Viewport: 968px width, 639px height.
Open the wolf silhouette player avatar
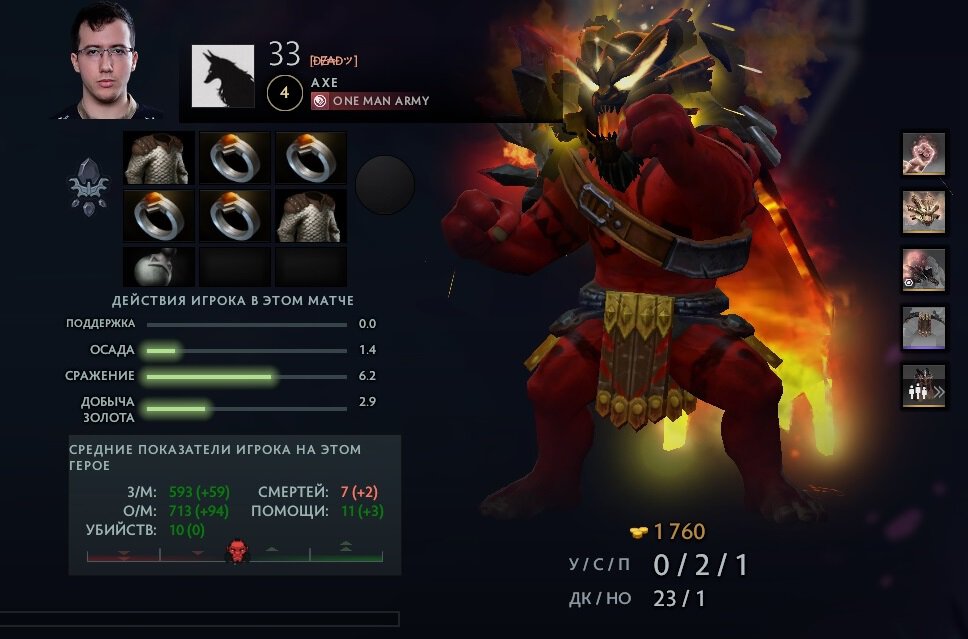coord(223,76)
